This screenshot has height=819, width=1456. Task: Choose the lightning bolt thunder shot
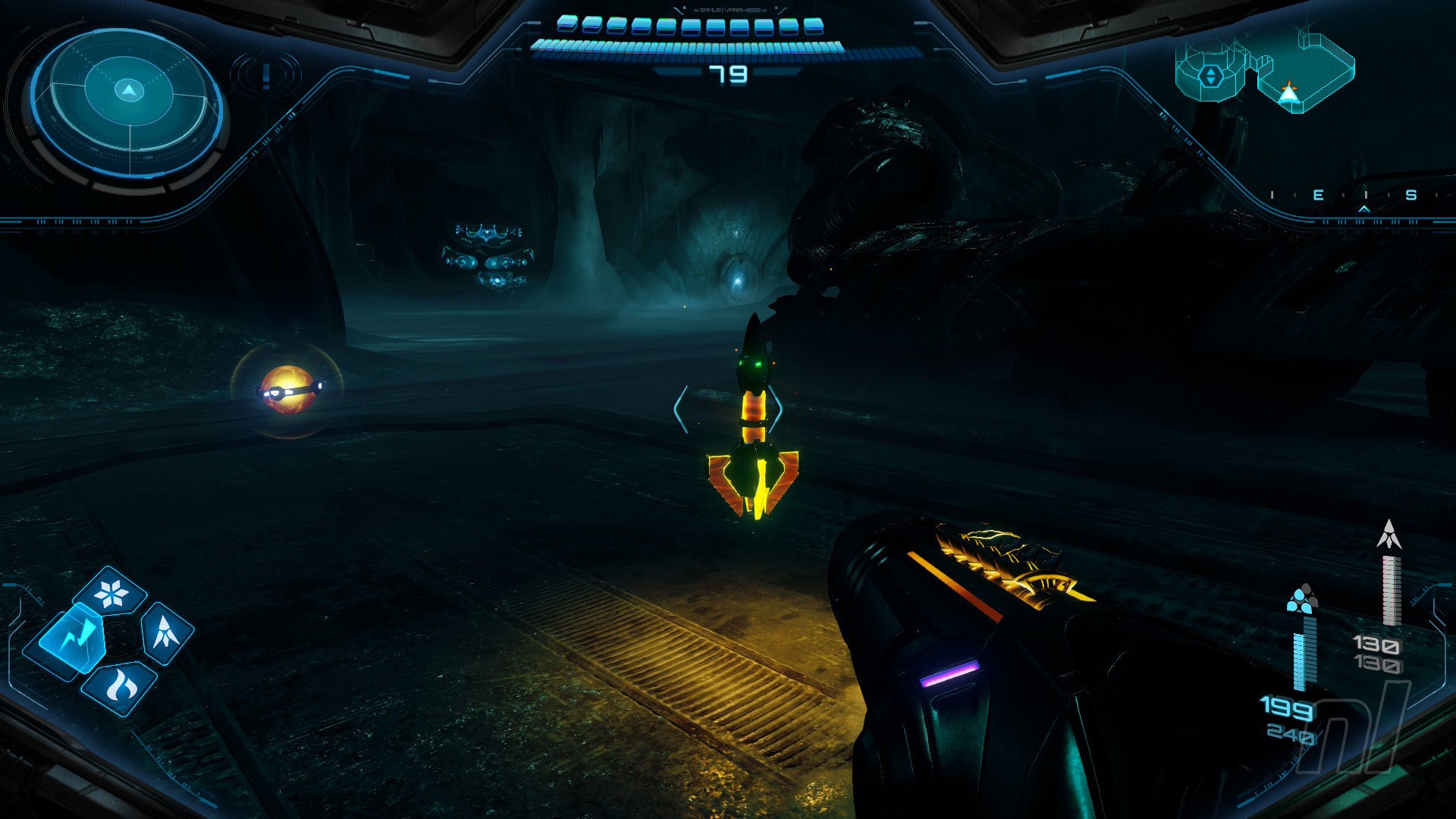[x=73, y=637]
